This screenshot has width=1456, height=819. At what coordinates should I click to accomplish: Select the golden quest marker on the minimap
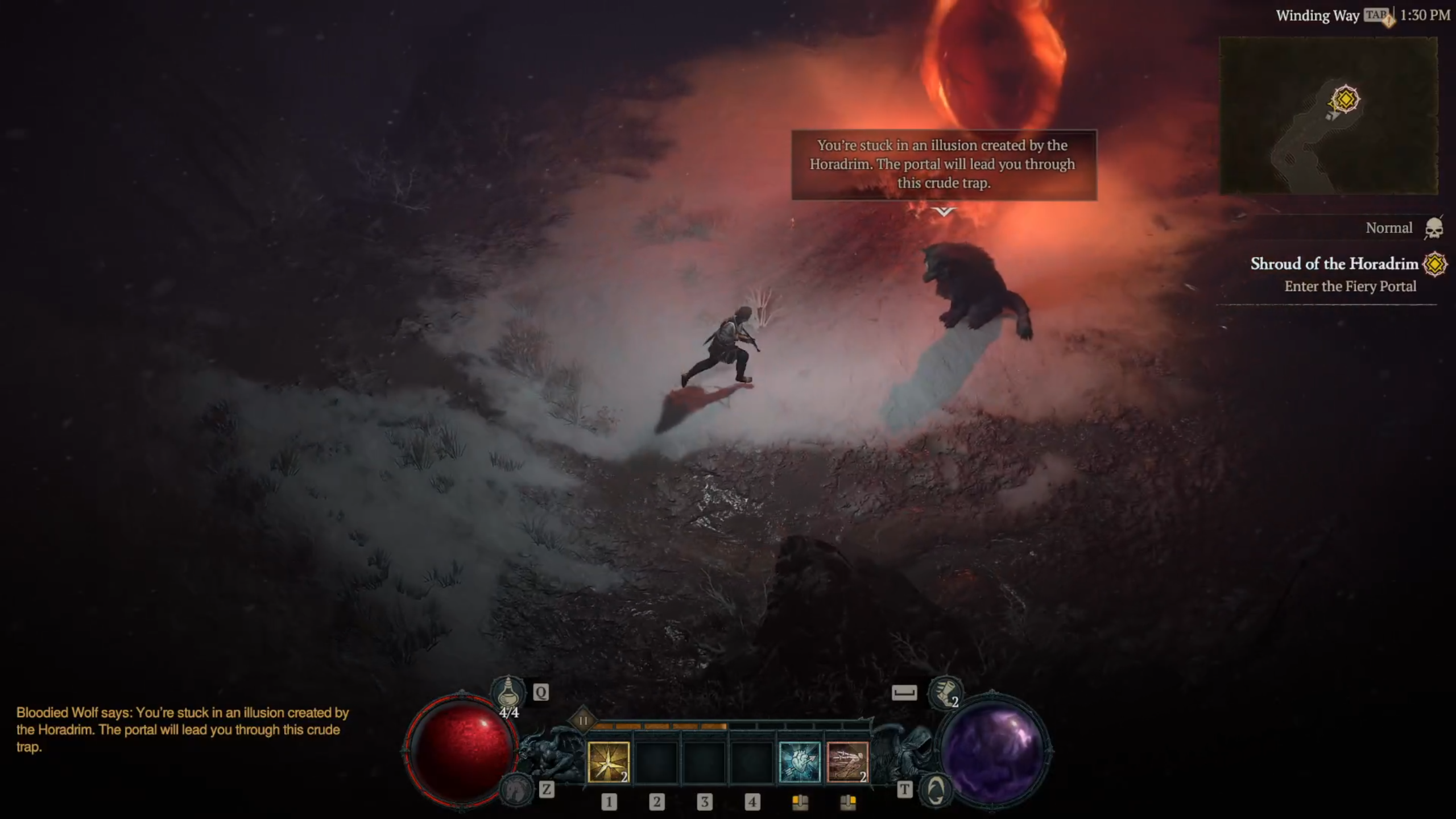tap(1345, 100)
